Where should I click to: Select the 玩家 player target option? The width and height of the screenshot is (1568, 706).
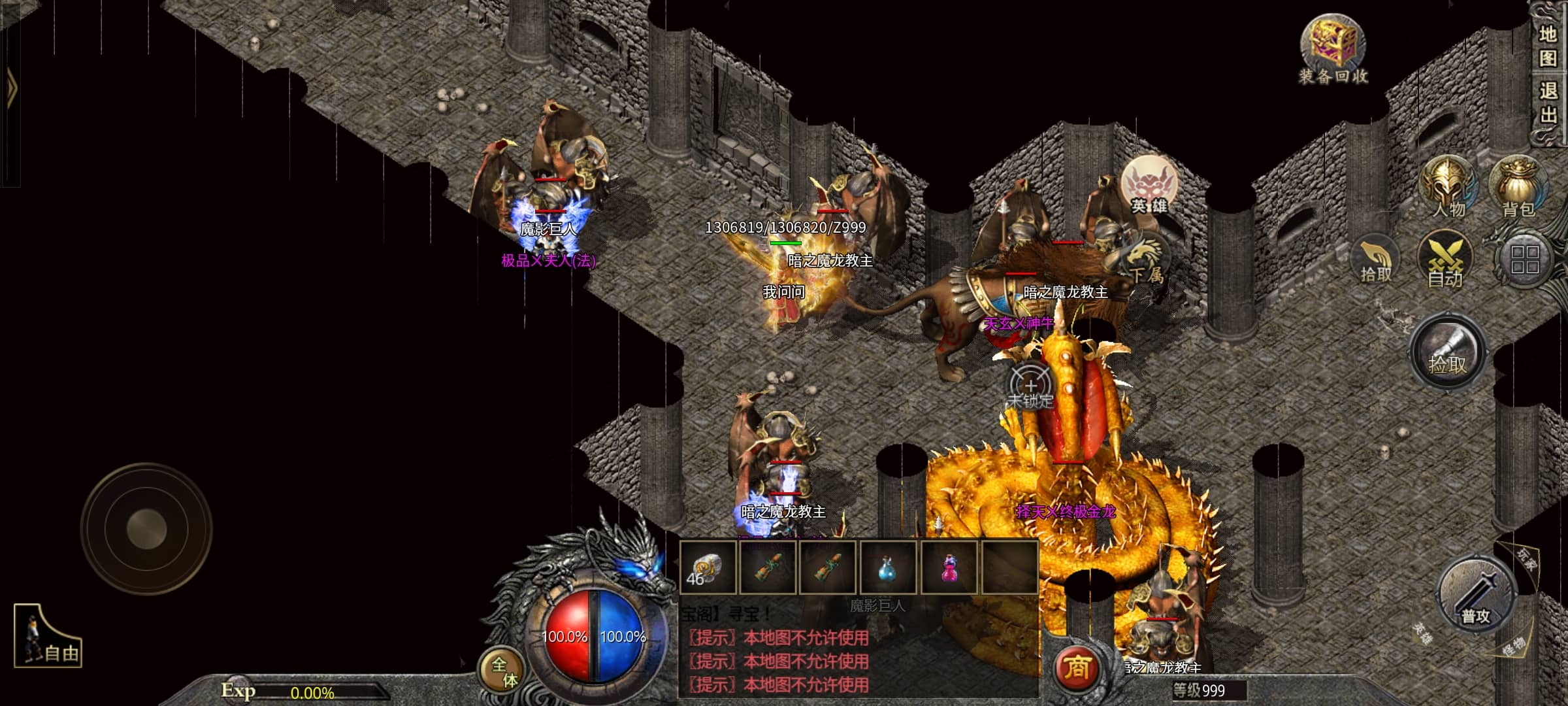(1527, 559)
